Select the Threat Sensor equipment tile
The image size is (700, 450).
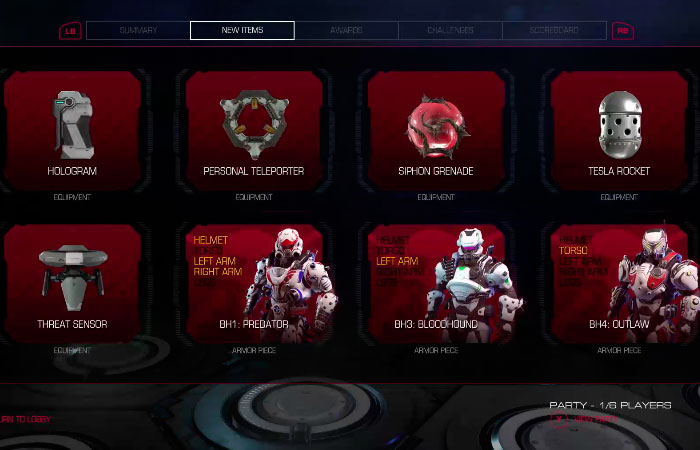click(x=72, y=283)
